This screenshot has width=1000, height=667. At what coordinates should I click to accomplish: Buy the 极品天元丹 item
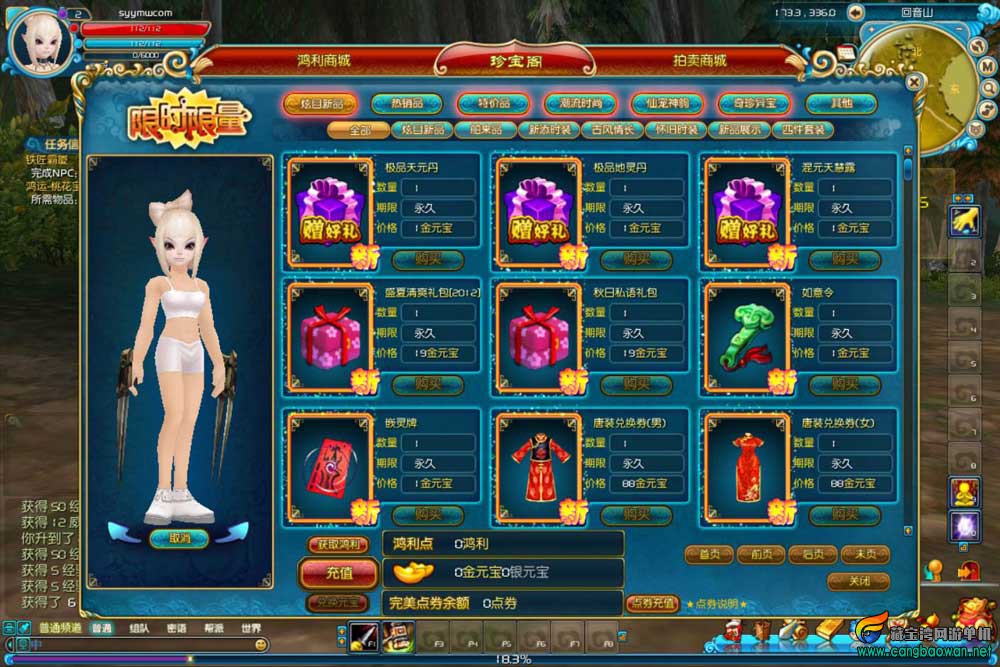pyautogui.click(x=428, y=259)
